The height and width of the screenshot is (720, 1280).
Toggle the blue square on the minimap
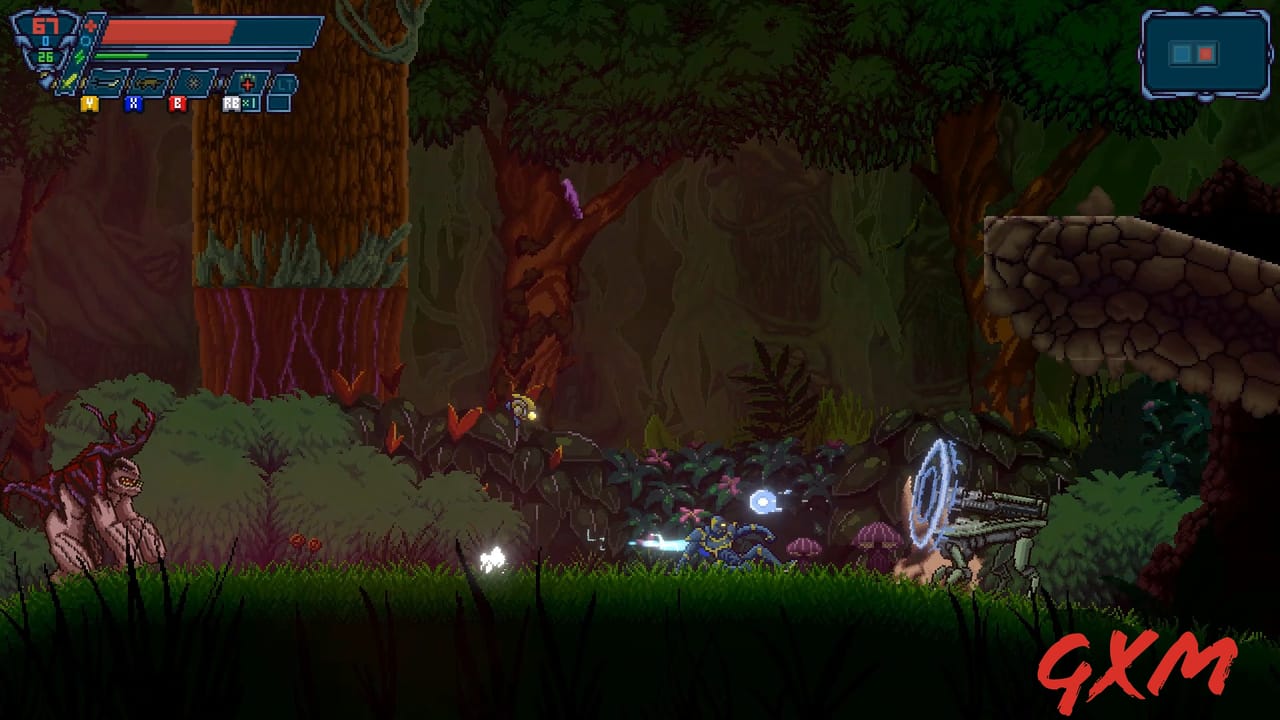1181,54
